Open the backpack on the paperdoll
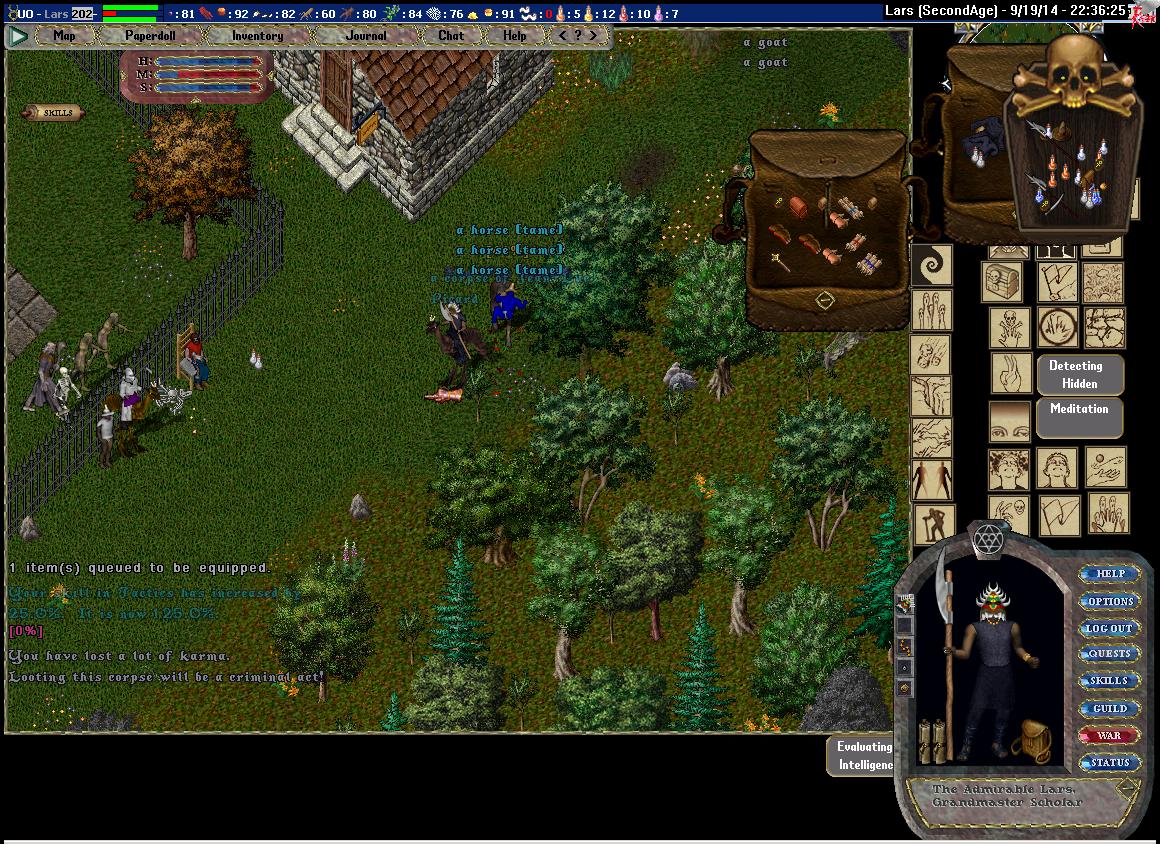Screen dimensions: 1160x844 point(1030,742)
